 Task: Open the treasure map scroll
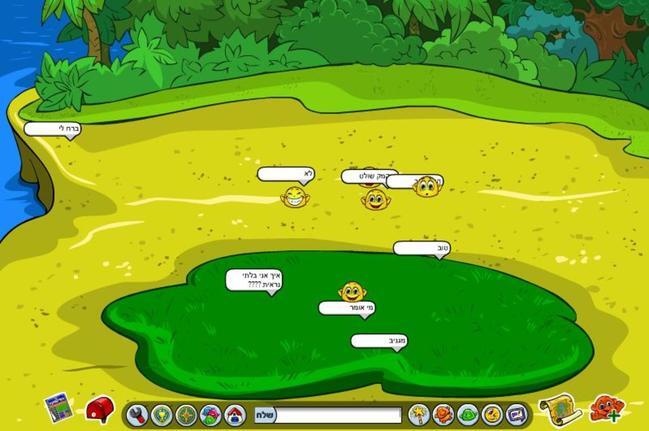(x=554, y=408)
